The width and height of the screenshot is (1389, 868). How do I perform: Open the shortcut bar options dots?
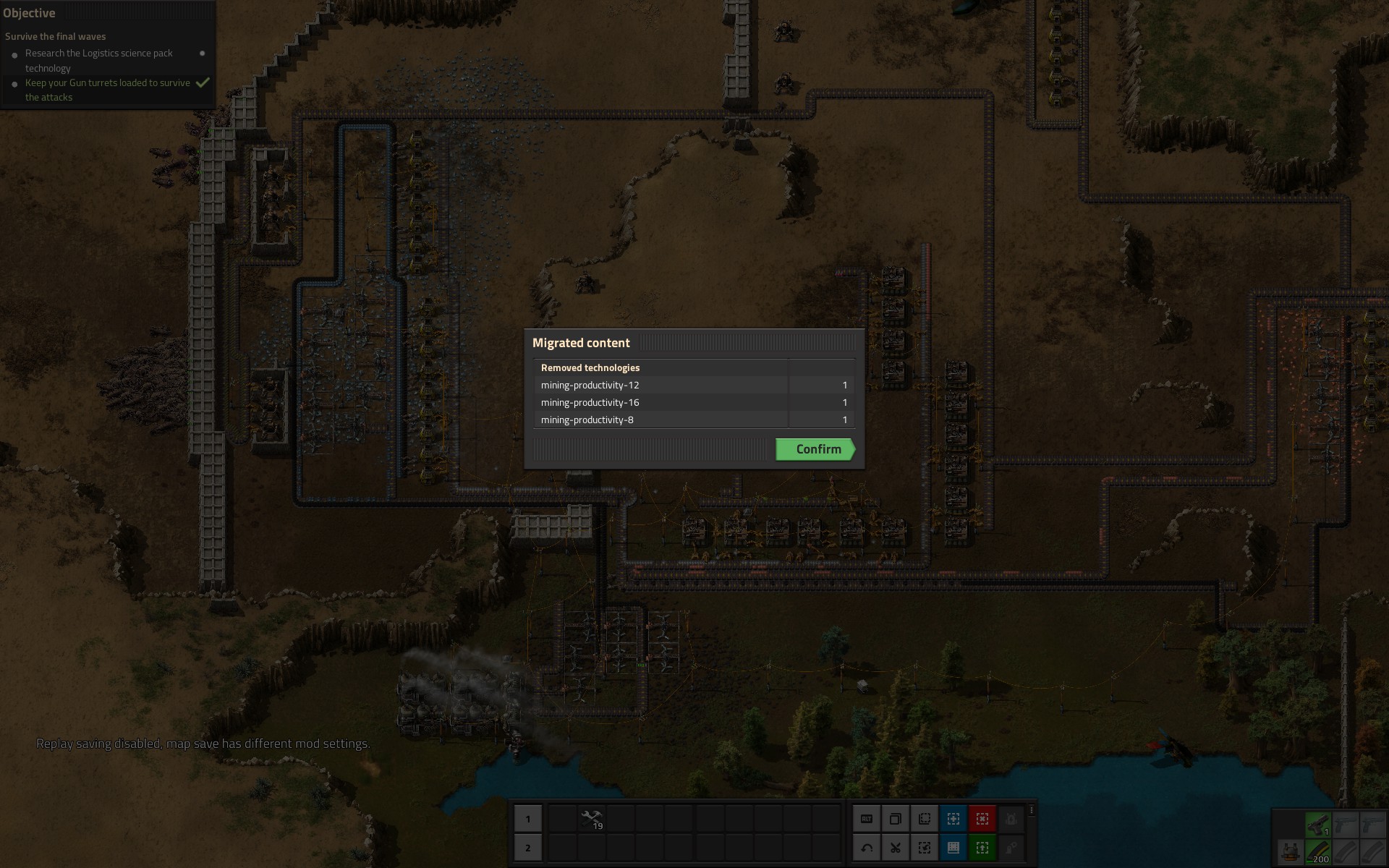pyautogui.click(x=1032, y=810)
